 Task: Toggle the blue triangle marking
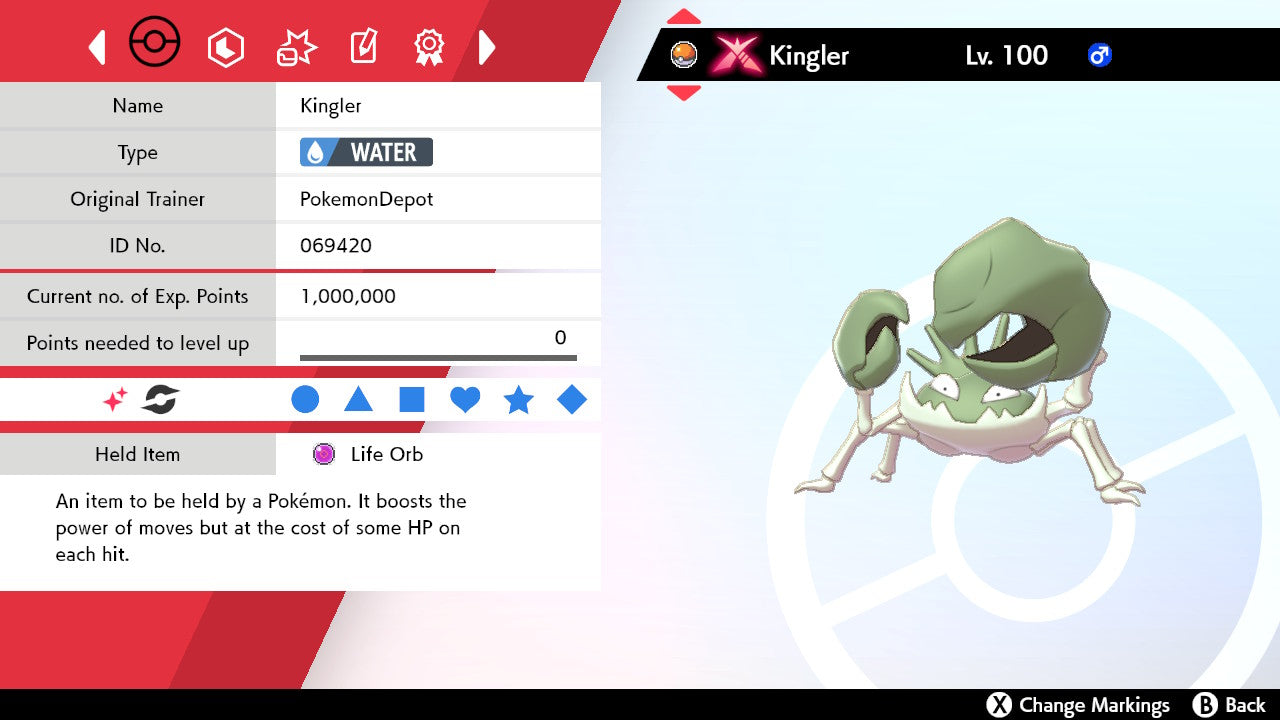point(358,400)
